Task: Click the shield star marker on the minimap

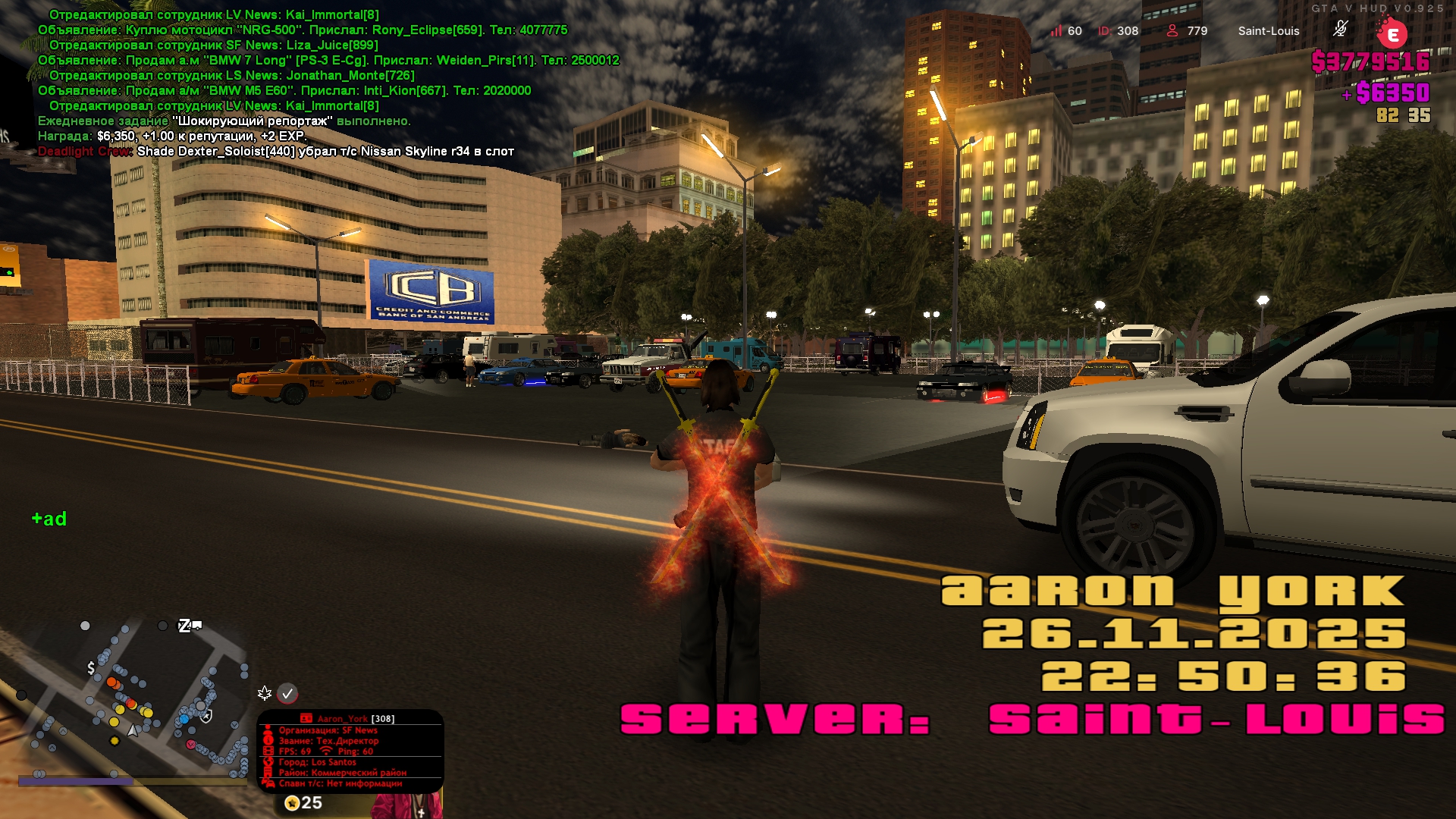Action: [206, 715]
